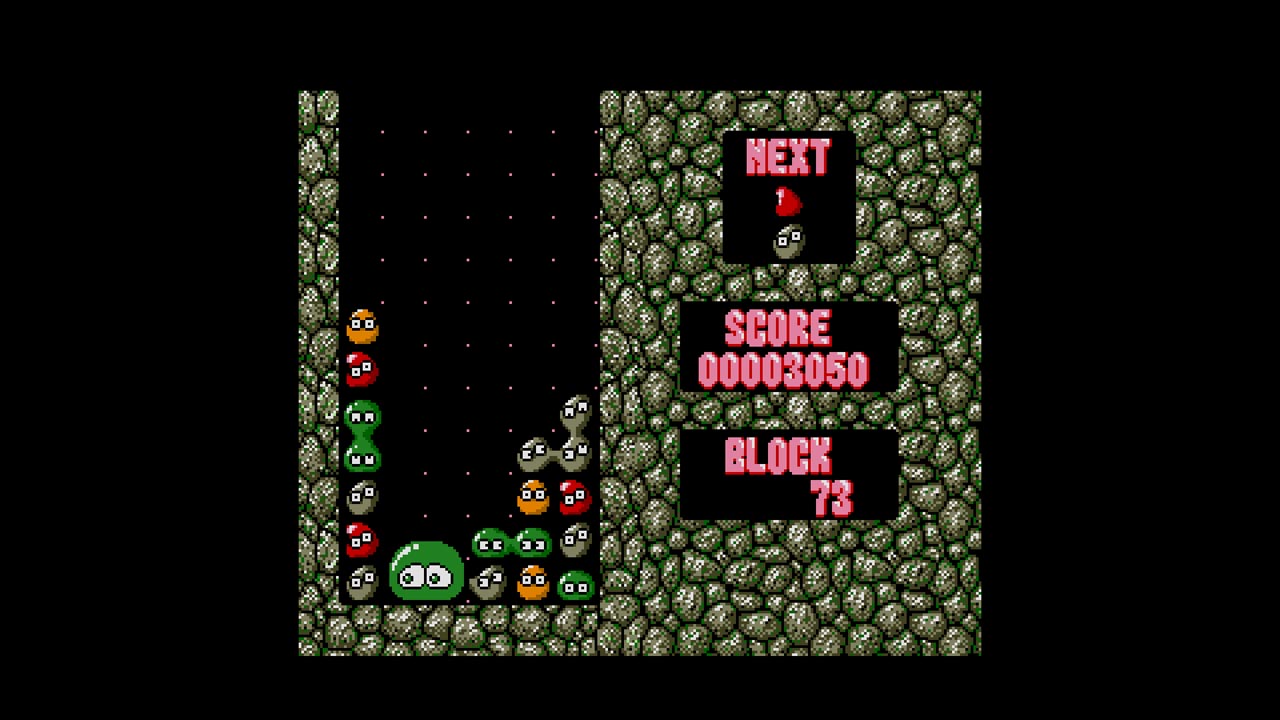The width and height of the screenshot is (1280, 720).
Task: Click the green bean in the bottom-right corner
Action: [577, 583]
